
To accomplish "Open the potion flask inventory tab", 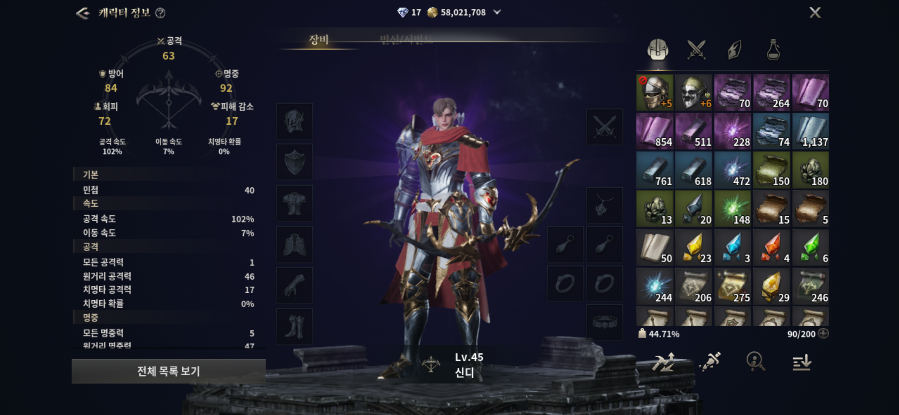I will tap(773, 49).
